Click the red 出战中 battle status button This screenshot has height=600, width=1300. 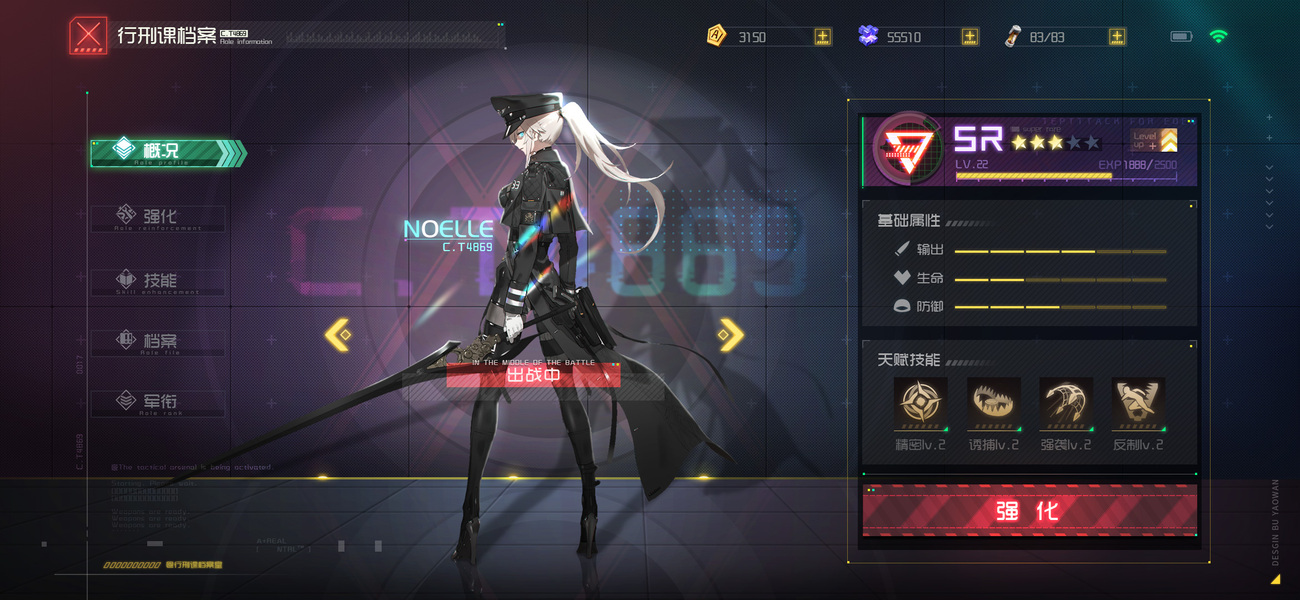coord(533,375)
